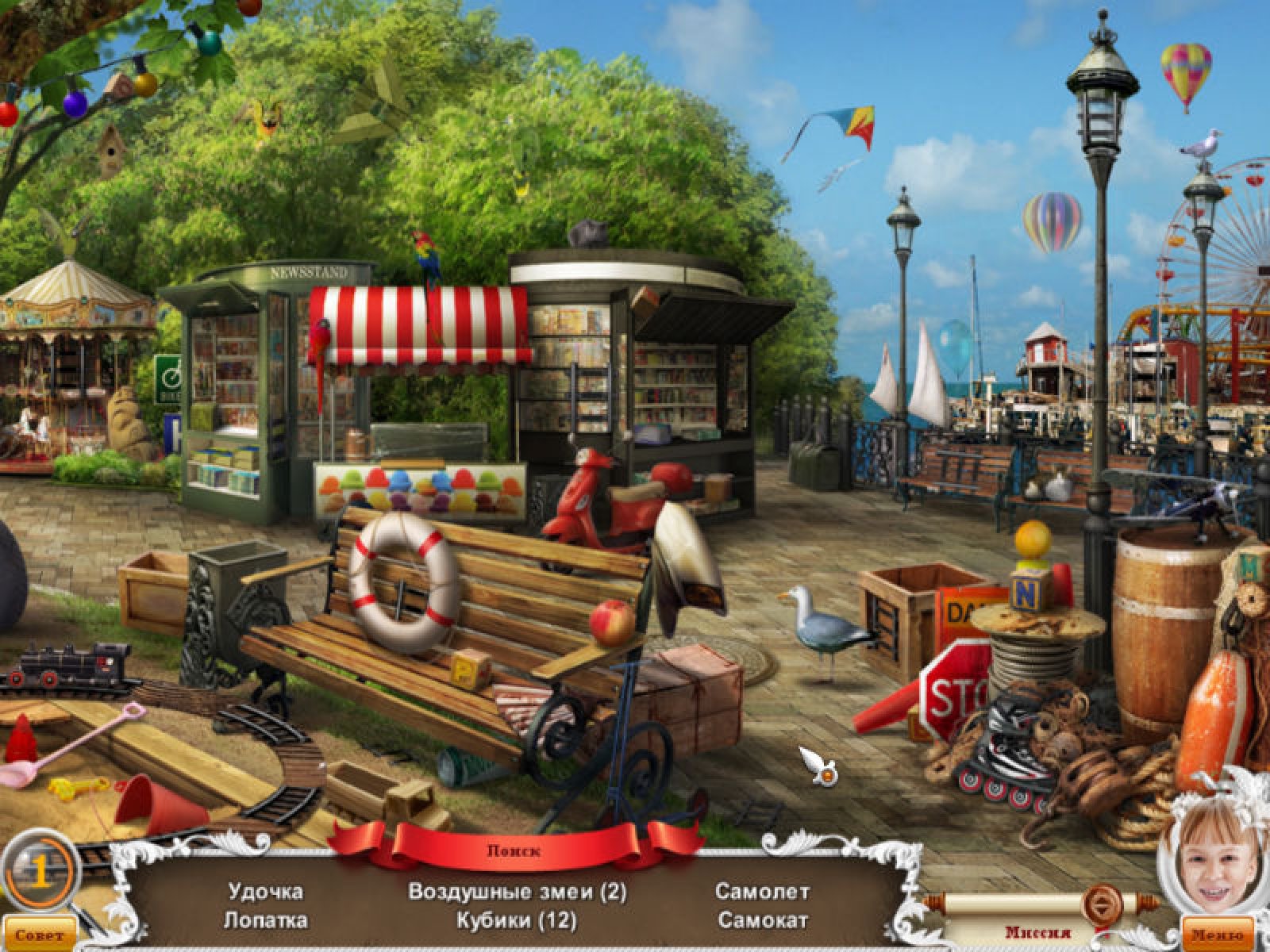Open the Меню button
The width and height of the screenshot is (1270, 952).
pos(1219,935)
